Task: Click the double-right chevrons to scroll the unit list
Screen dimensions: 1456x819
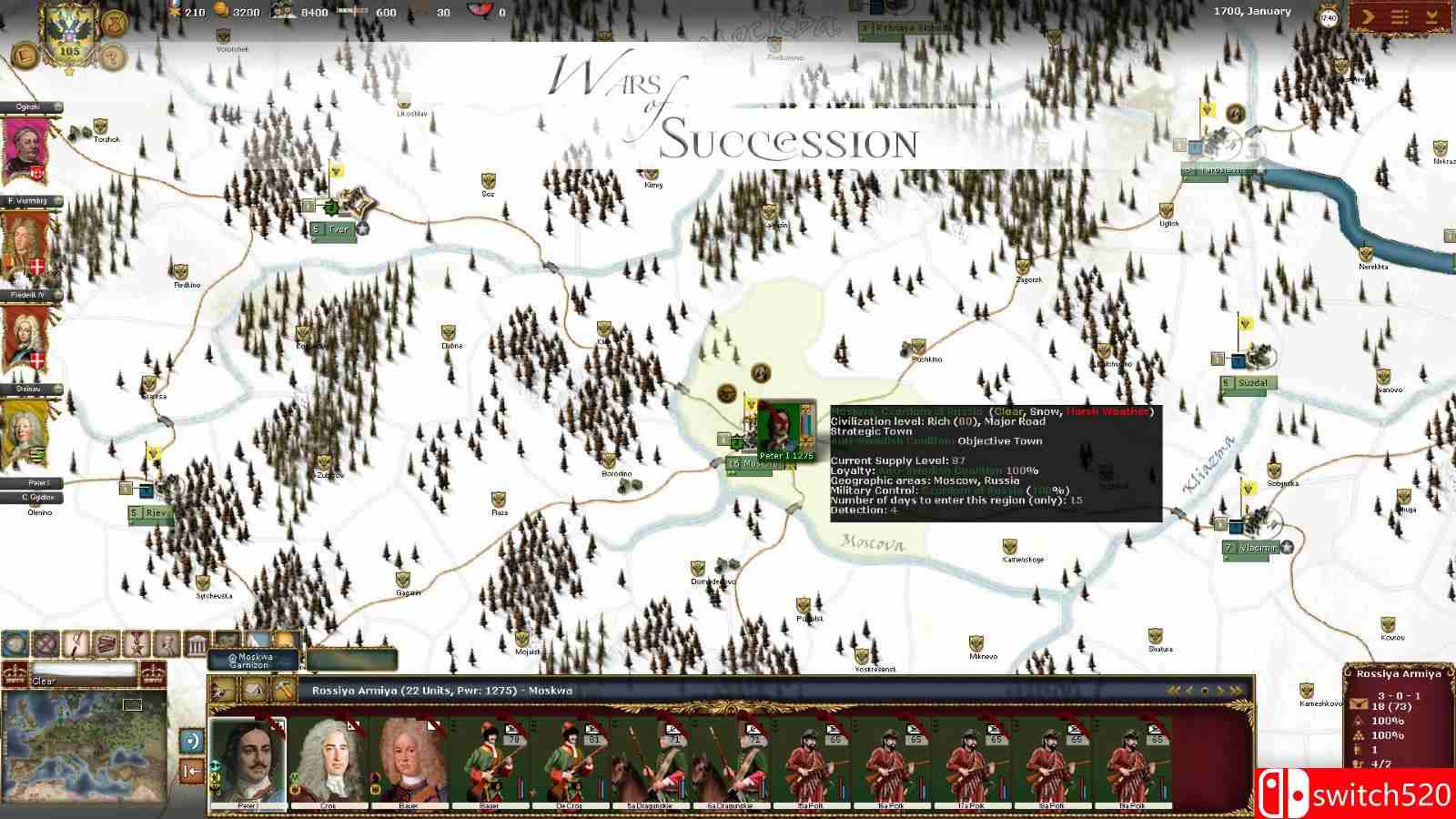Action: [1235, 691]
